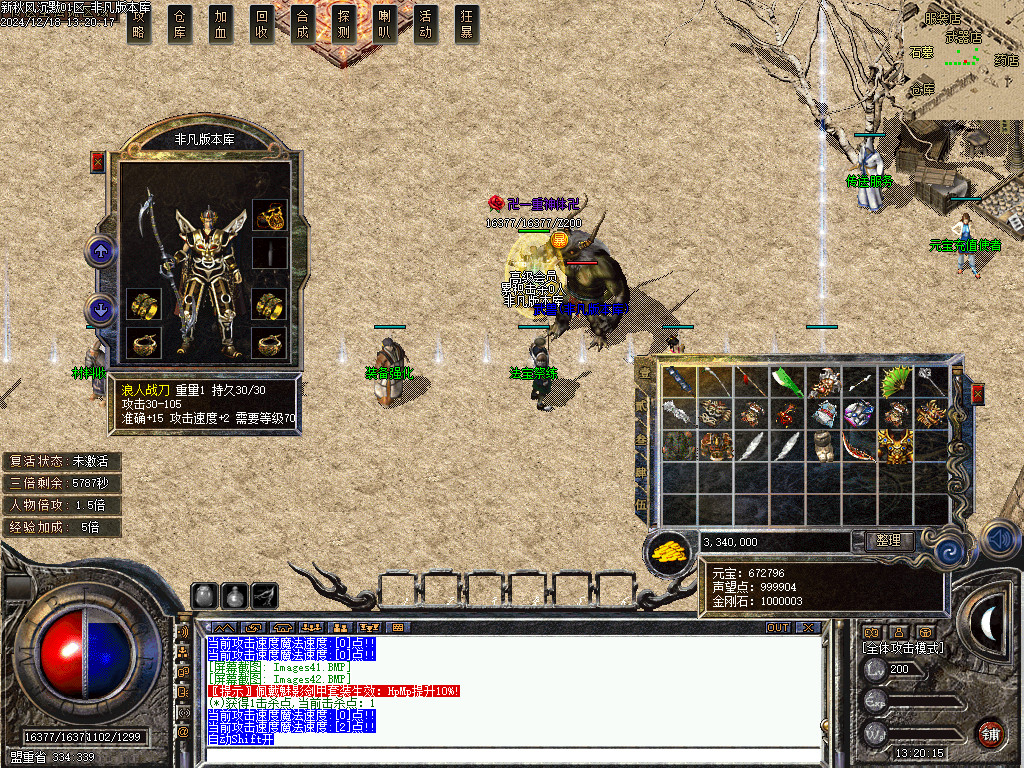Close the 非凡版本库 equipment panel
Image resolution: width=1024 pixels, height=768 pixels.
[98, 162]
